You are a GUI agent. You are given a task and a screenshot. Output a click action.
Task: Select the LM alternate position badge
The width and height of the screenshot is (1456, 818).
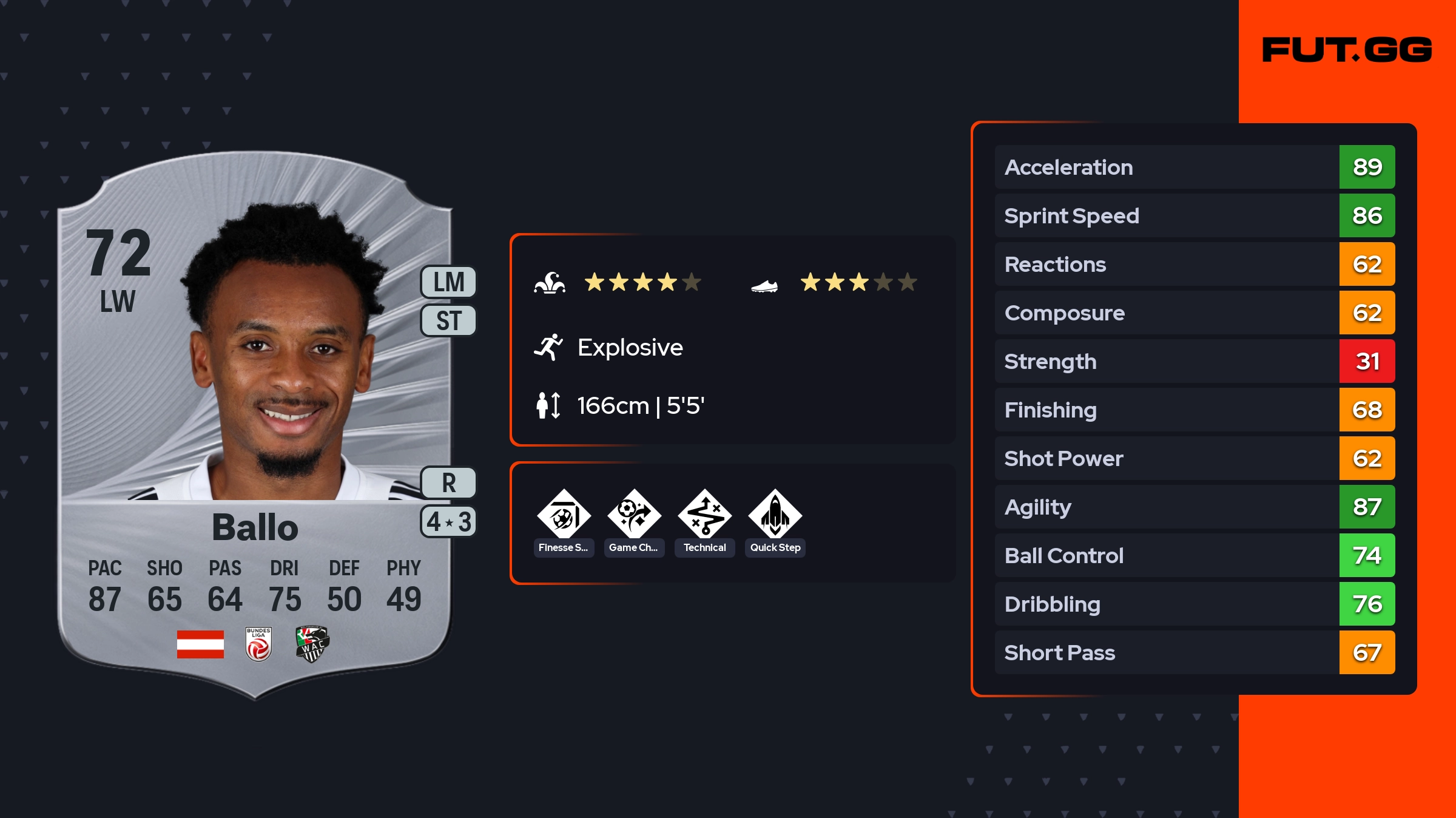tap(448, 282)
